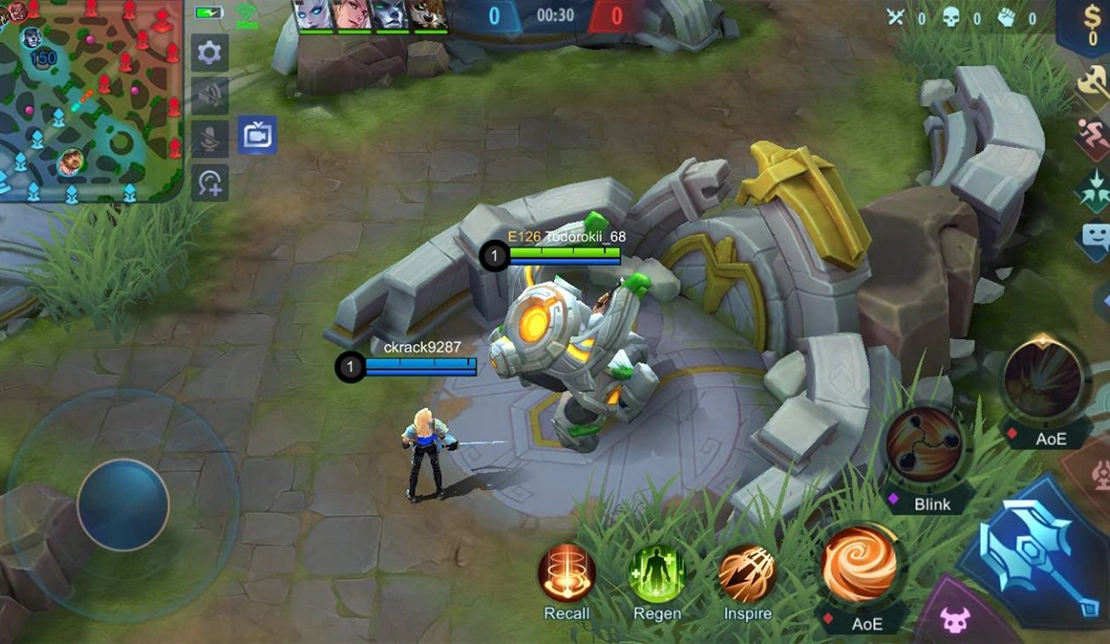Viewport: 1110px width, 644px height.
Task: Click the blue TV camera icon
Action: point(257,135)
